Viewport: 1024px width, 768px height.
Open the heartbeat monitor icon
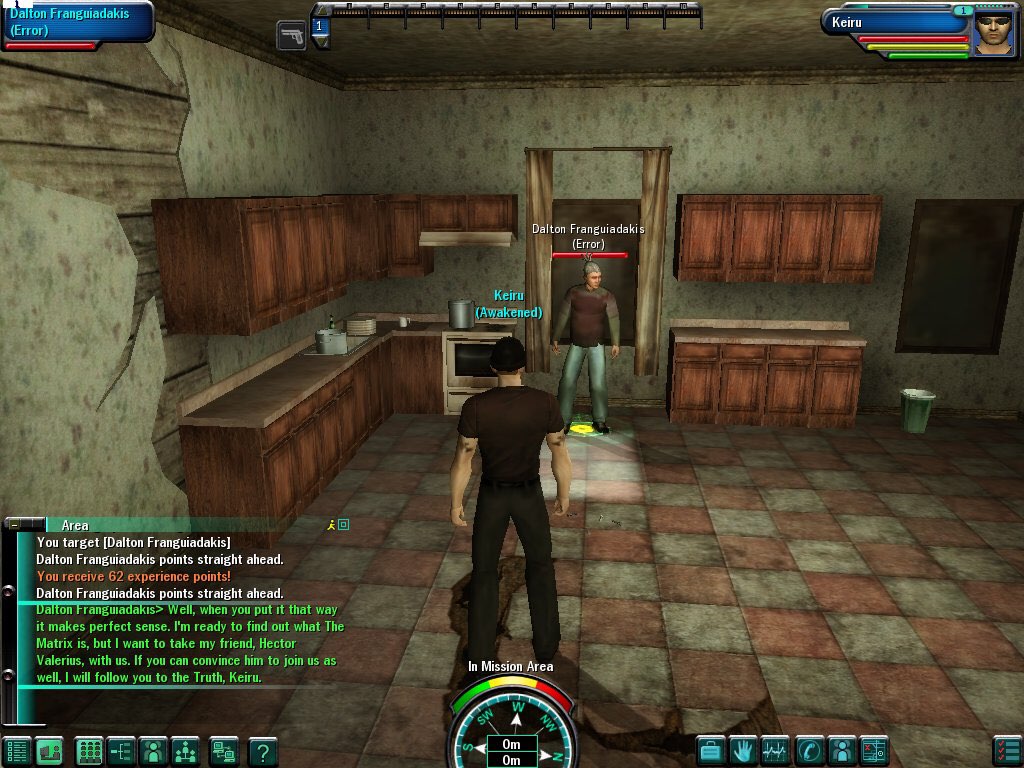pos(775,750)
